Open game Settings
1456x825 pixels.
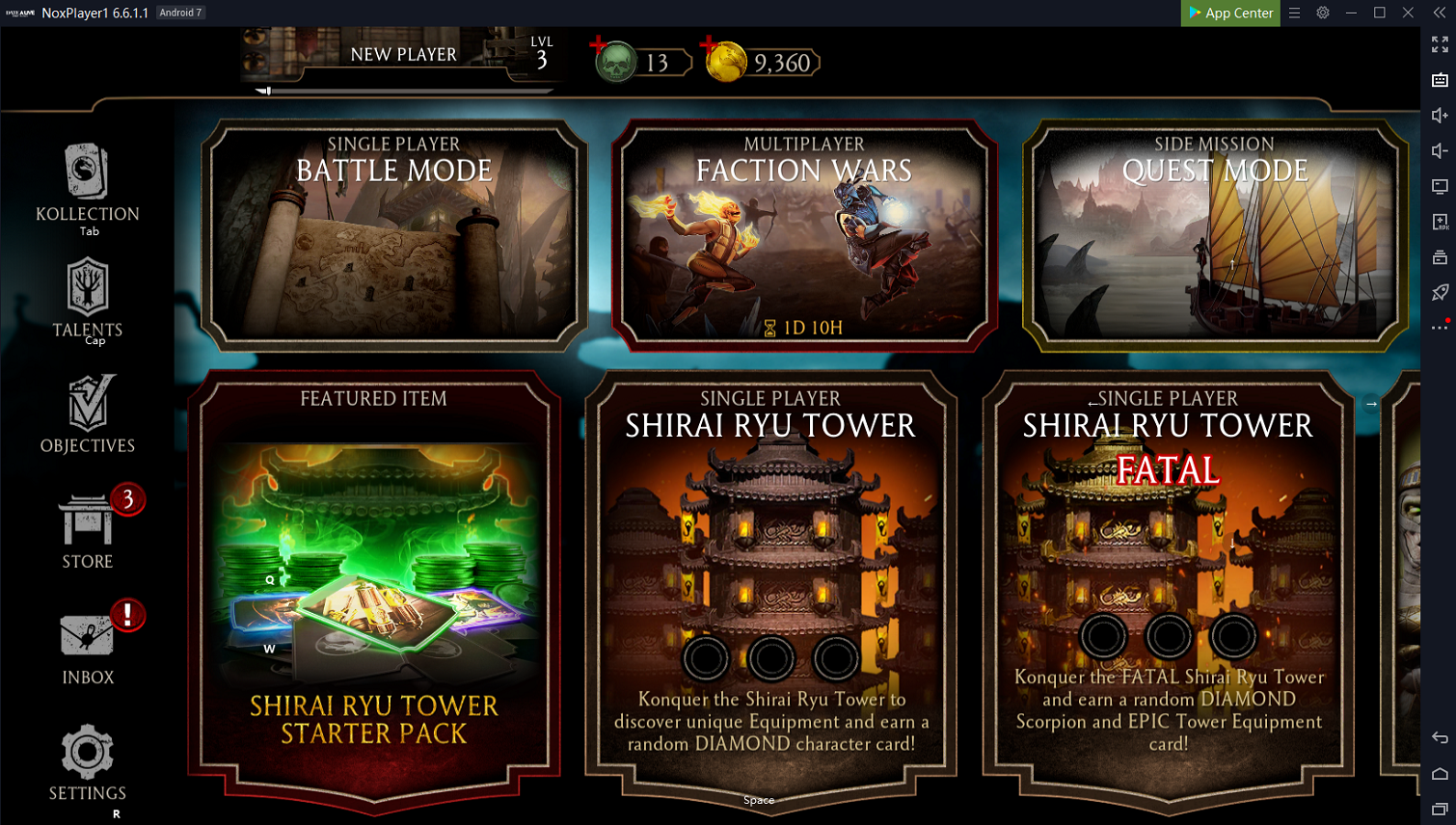[x=88, y=762]
